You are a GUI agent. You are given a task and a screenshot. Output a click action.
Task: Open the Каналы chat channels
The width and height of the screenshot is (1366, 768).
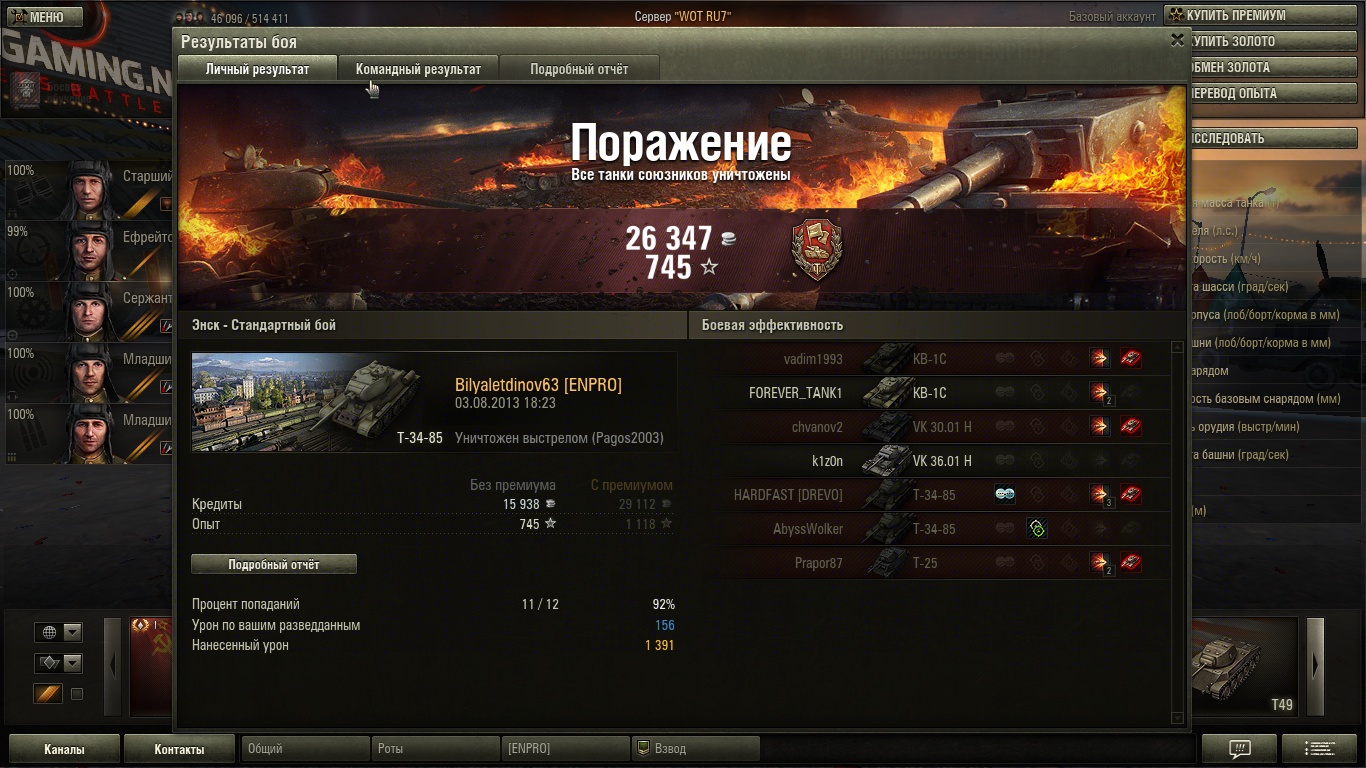point(64,749)
